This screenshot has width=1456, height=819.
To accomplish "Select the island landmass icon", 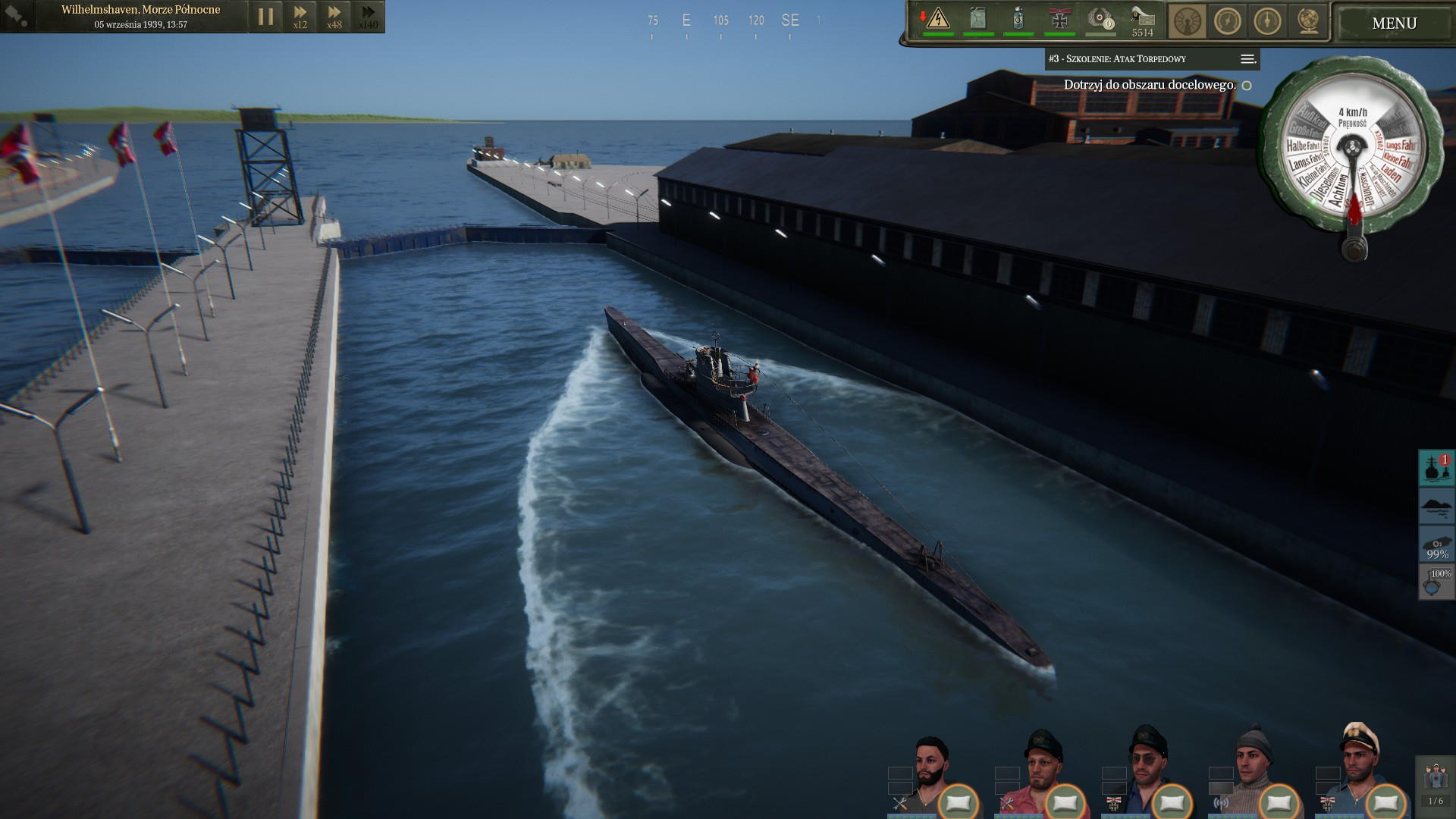I will pos(1436,506).
